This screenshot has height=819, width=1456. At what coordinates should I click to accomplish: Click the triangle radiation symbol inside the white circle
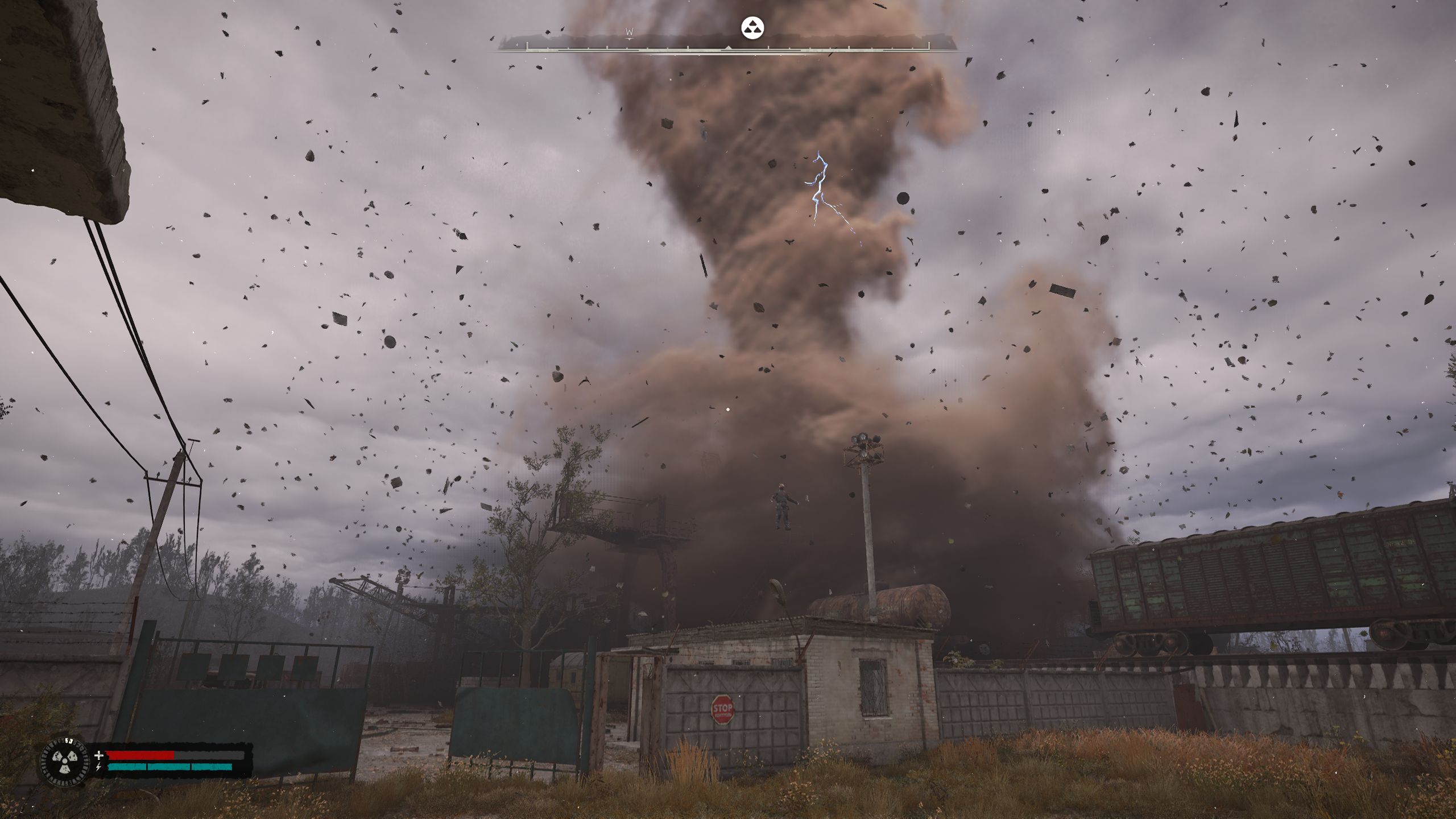point(752,28)
